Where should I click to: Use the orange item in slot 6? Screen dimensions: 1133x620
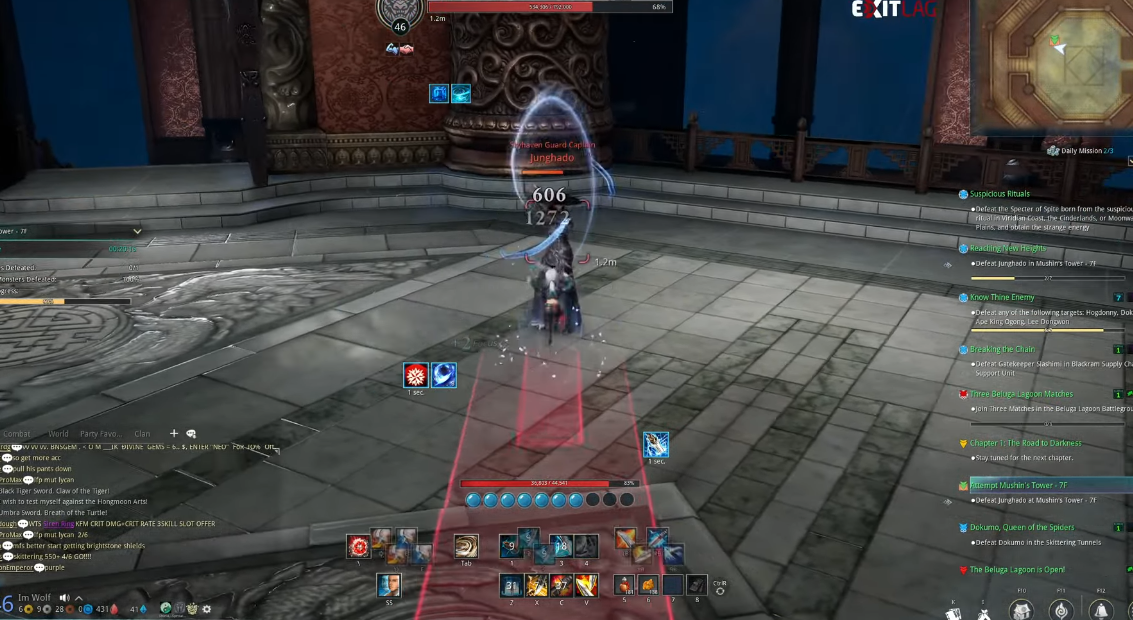647,585
